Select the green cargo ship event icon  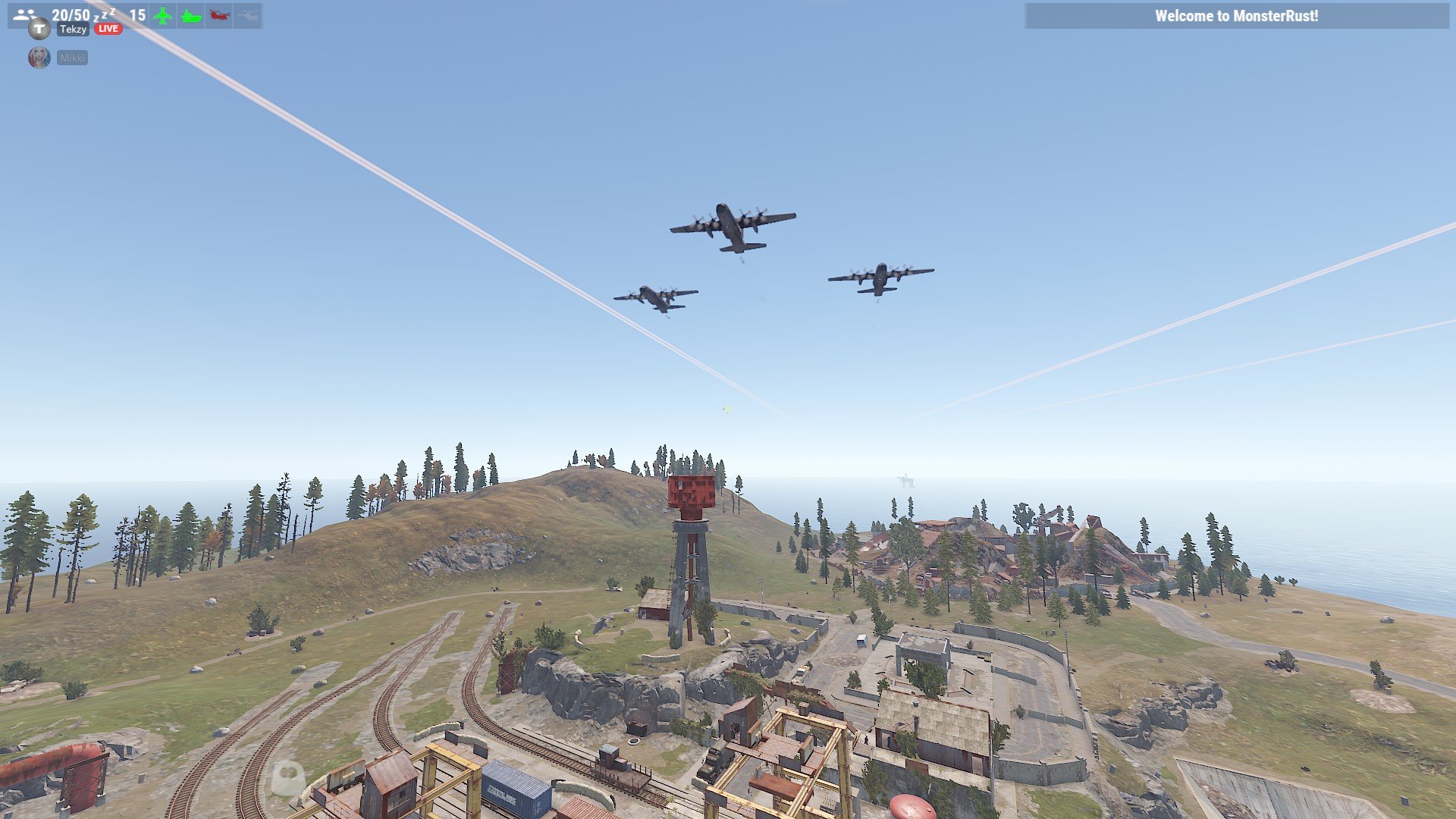(191, 15)
